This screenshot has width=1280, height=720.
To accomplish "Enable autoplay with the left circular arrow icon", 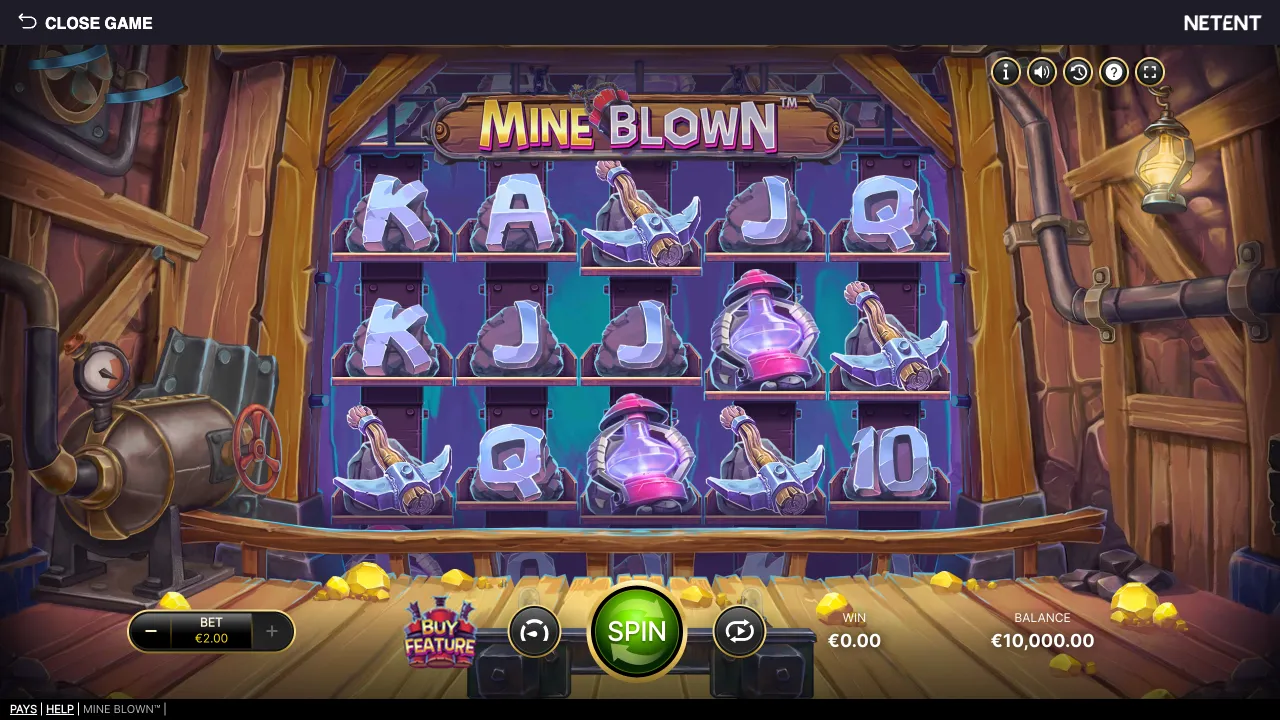I will point(534,631).
